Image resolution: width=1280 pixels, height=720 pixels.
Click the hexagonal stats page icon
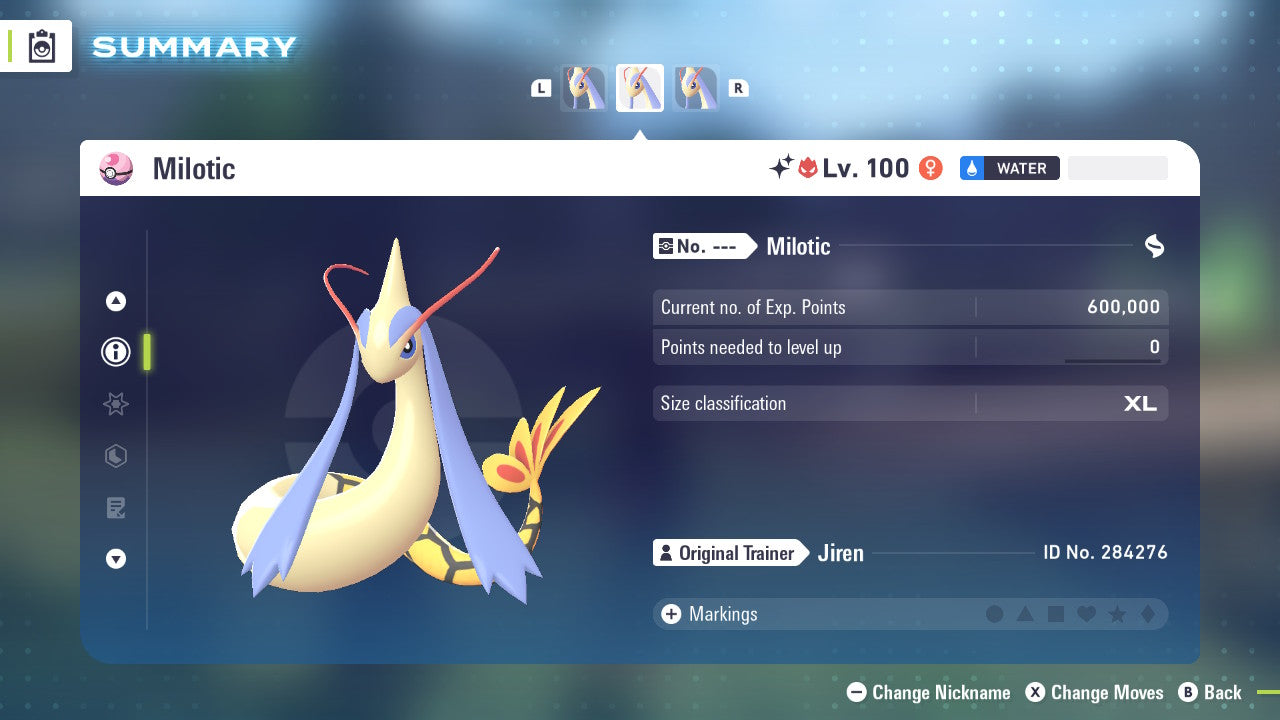tap(116, 456)
